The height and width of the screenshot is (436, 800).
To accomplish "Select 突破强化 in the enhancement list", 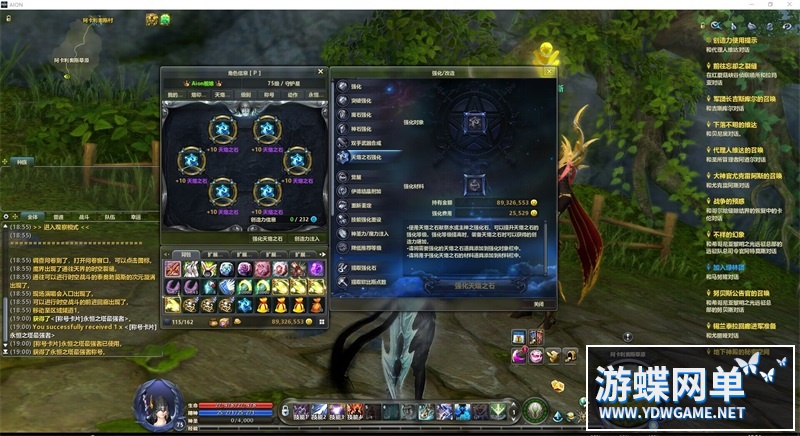I will point(358,100).
